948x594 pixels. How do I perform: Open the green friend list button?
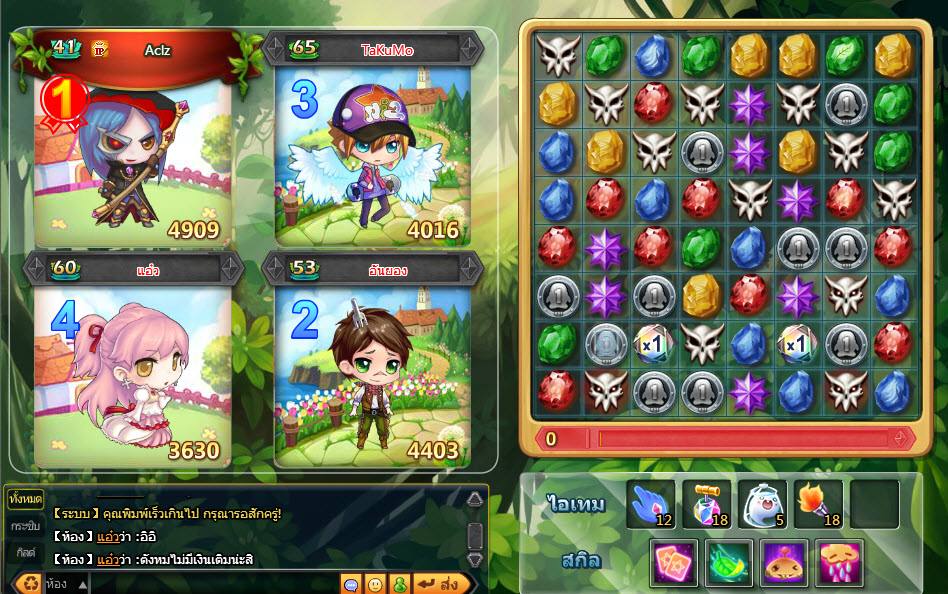coord(399,583)
